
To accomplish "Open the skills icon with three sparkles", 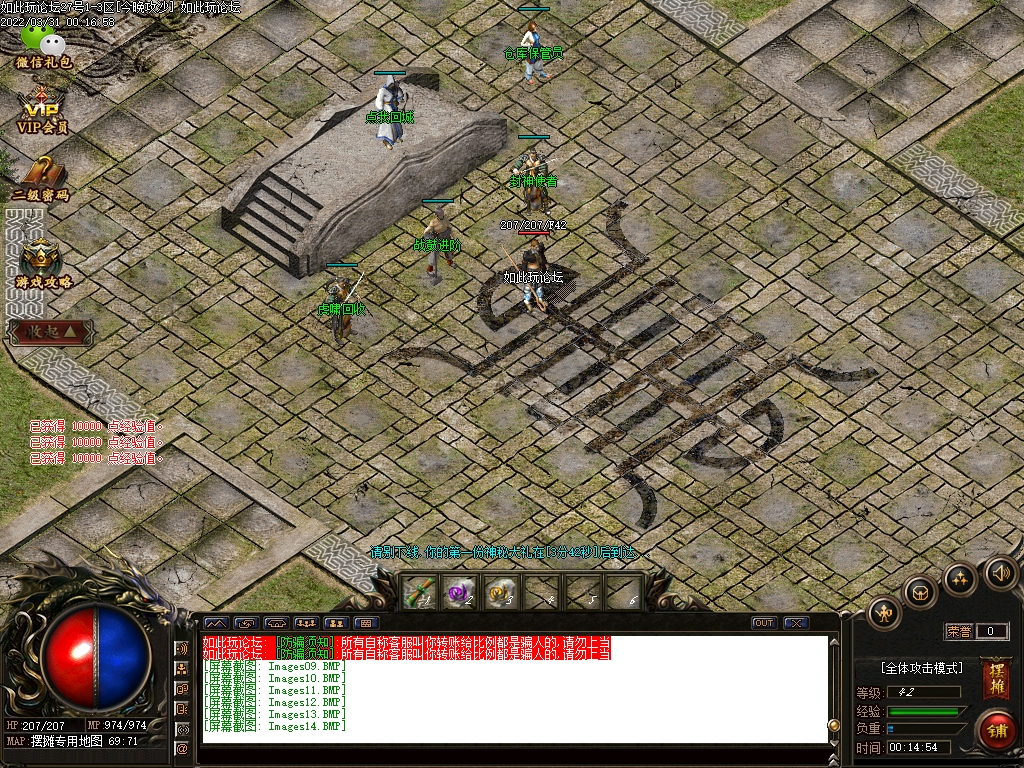I will pos(960,578).
